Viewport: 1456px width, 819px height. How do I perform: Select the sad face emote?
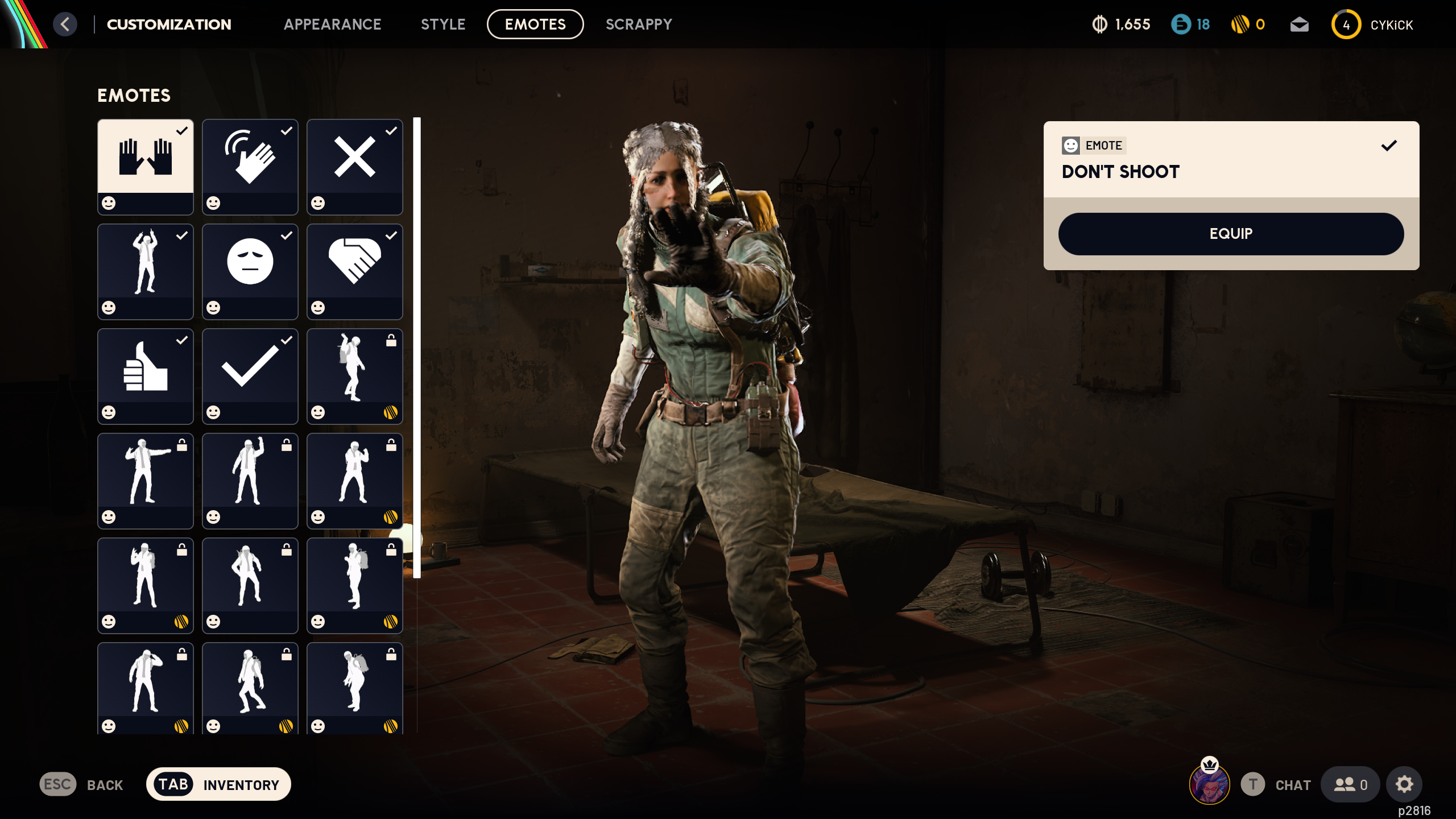[250, 272]
